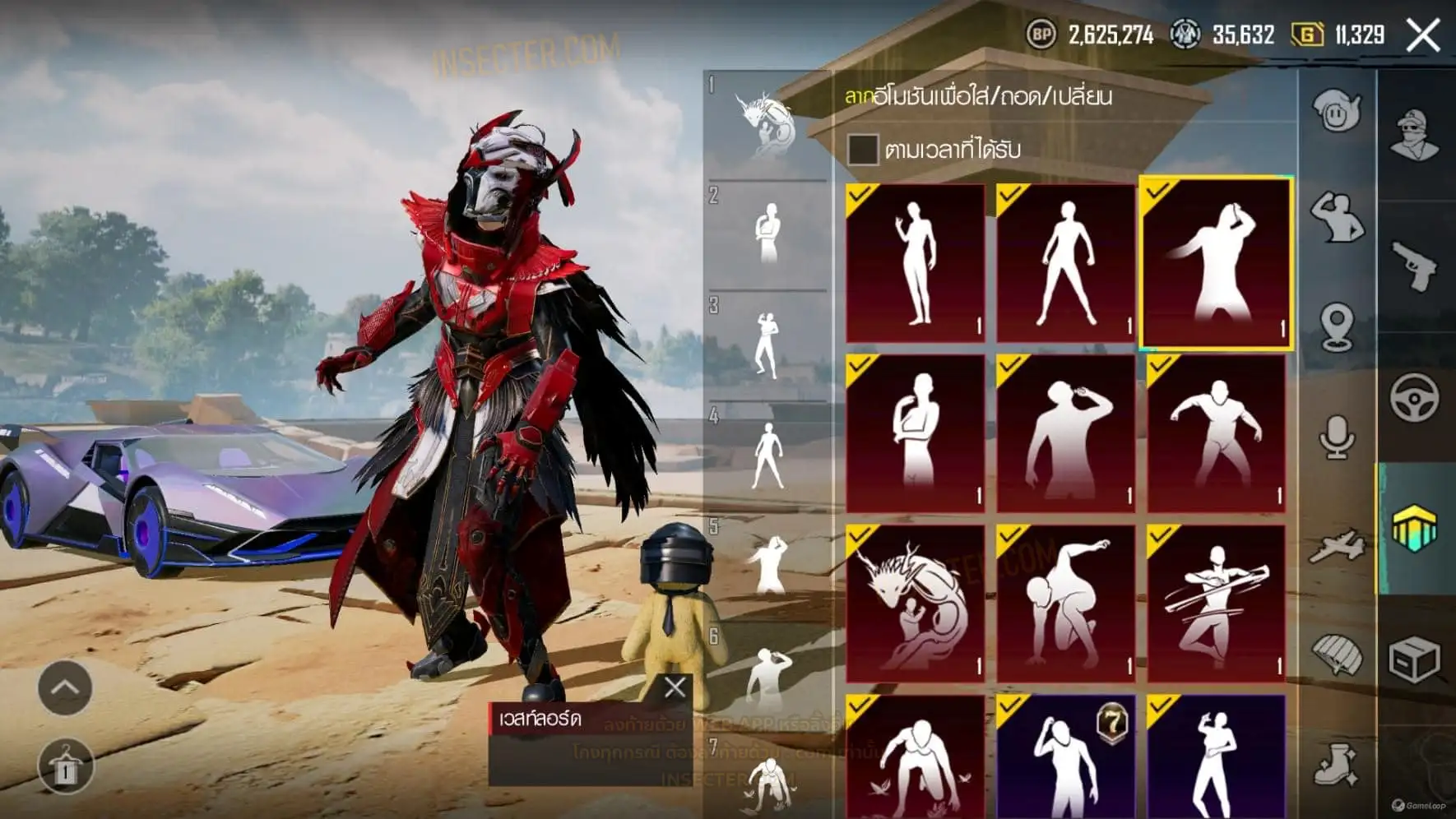Image resolution: width=1456 pixels, height=819 pixels.
Task: Select the emote tile with the number 7 badge
Action: [1065, 757]
